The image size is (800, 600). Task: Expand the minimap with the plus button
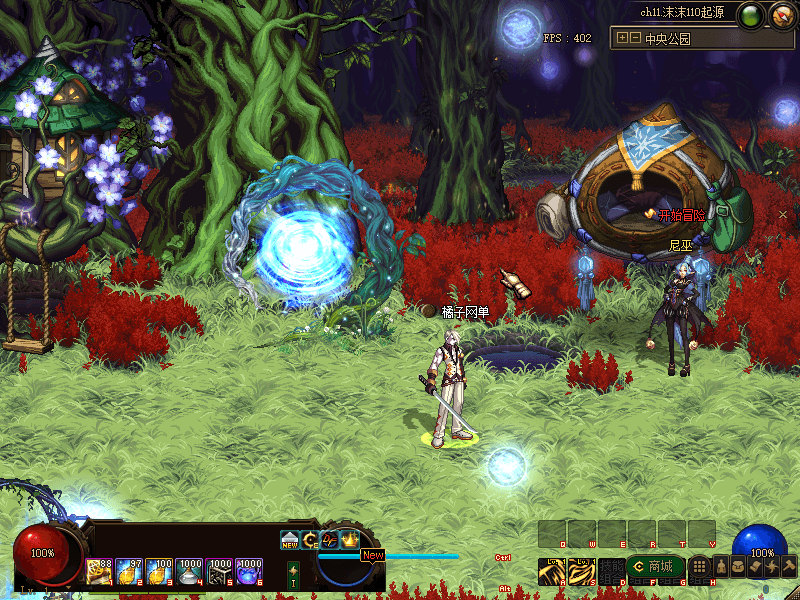(622, 38)
